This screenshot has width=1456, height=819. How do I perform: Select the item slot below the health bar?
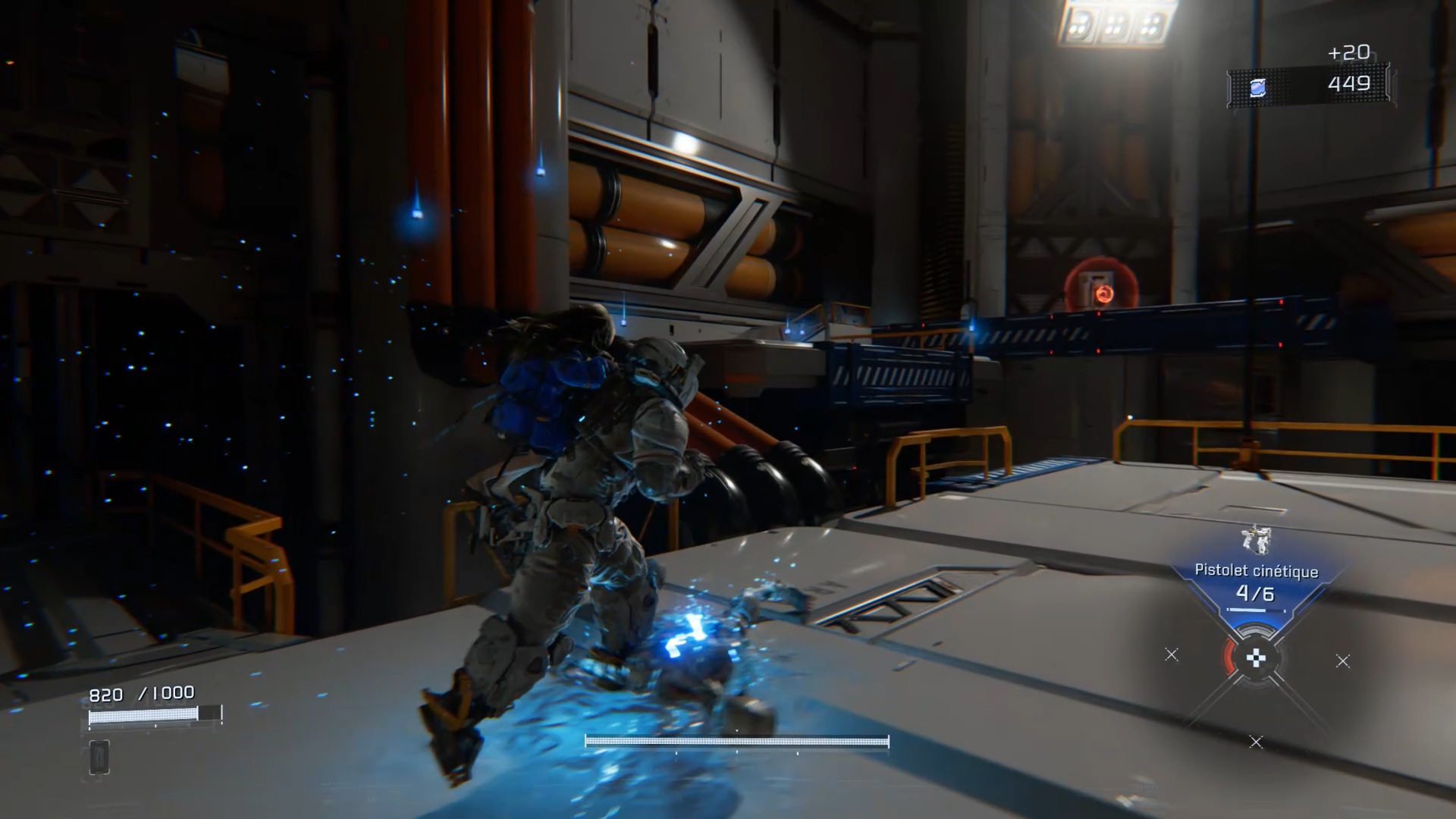click(99, 757)
